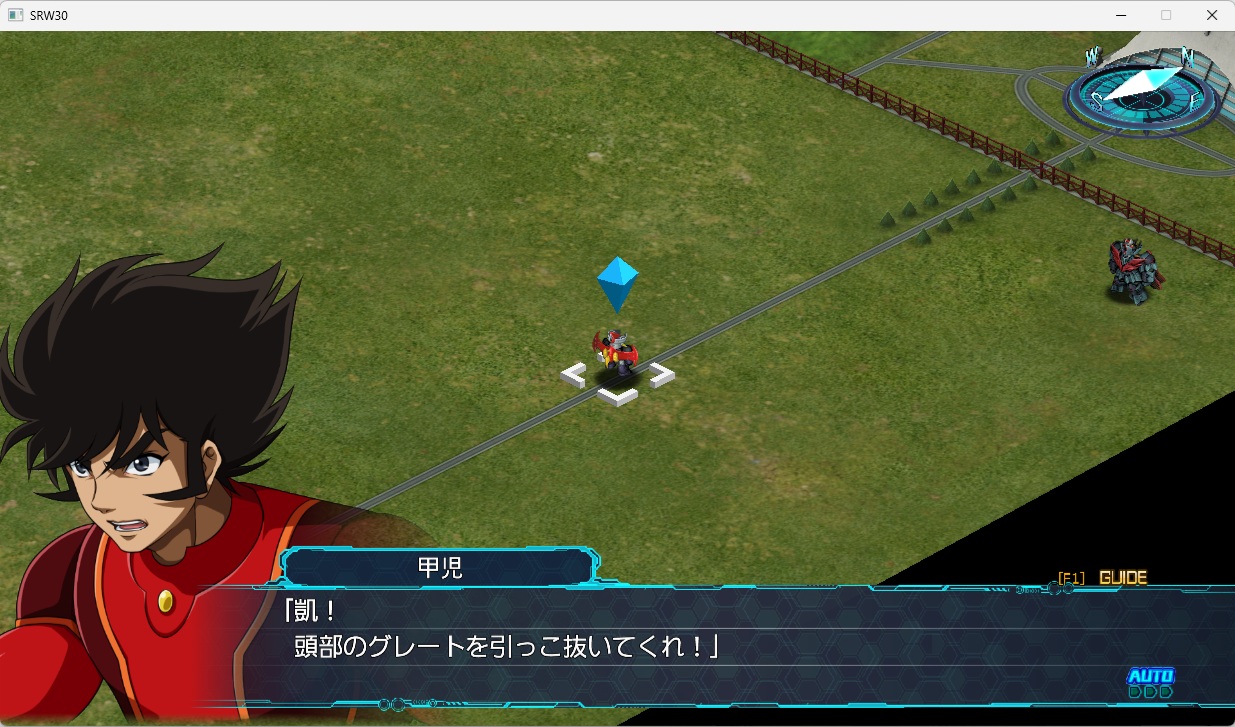Select the unit marked by the blue cursor
Screen dimensions: 1235x727
[617, 355]
